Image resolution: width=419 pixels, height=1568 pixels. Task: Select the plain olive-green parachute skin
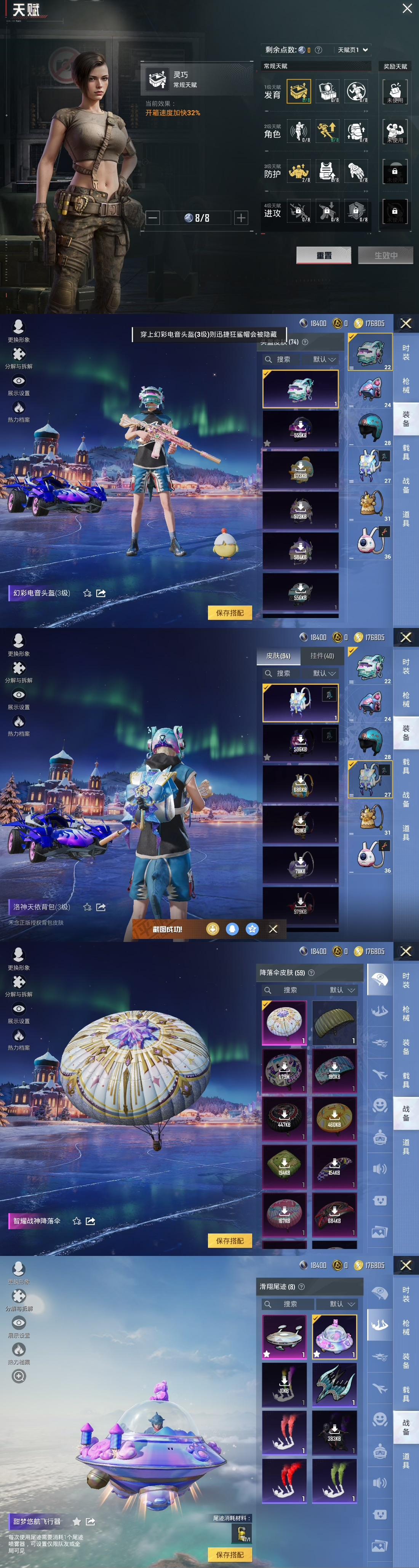coord(334,1023)
